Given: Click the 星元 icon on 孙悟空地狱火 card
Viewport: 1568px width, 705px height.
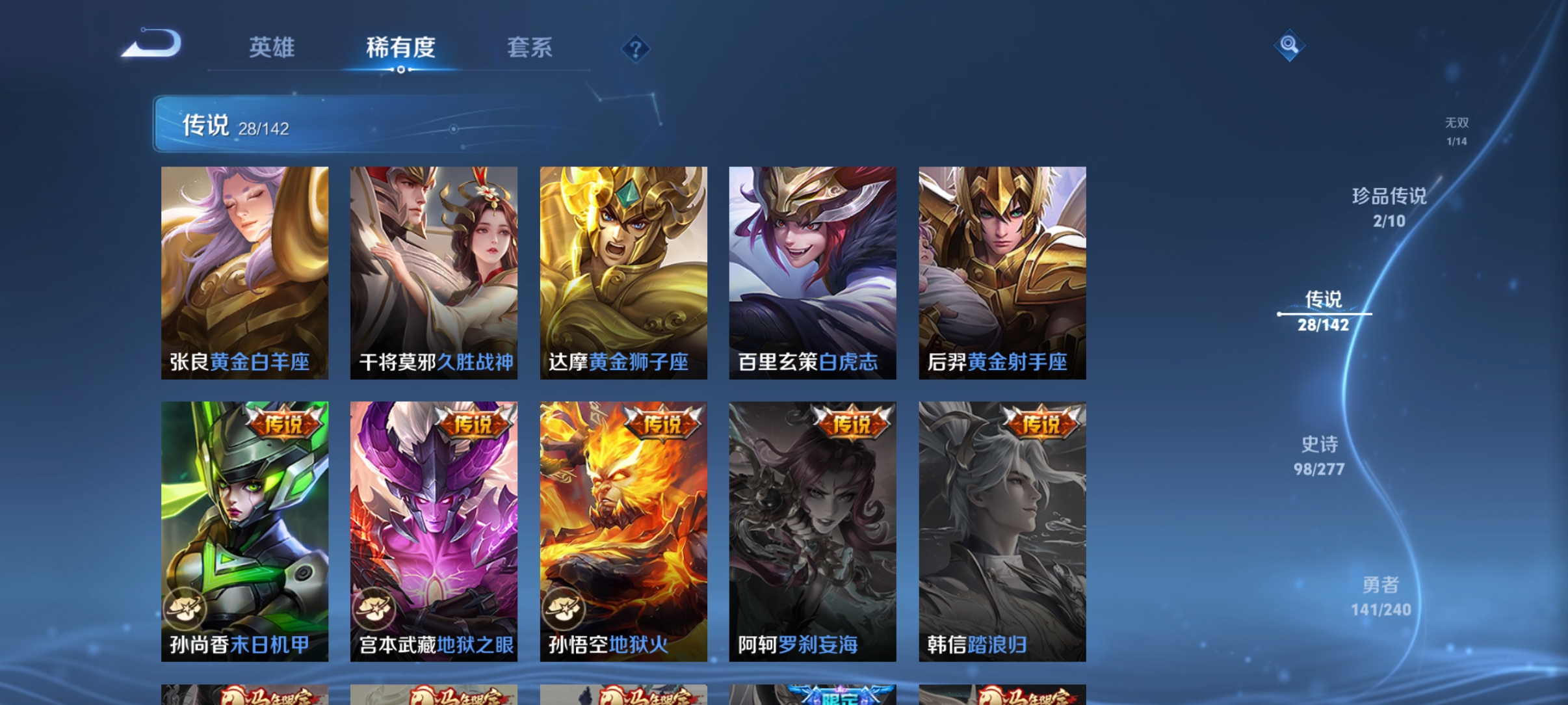Looking at the screenshot, I should coord(564,607).
